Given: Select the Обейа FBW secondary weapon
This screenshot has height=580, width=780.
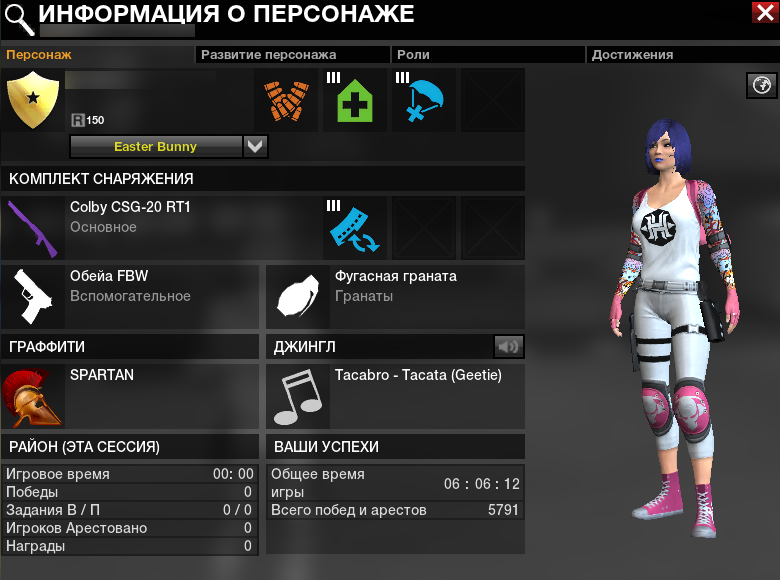Looking at the screenshot, I should click(34, 295).
